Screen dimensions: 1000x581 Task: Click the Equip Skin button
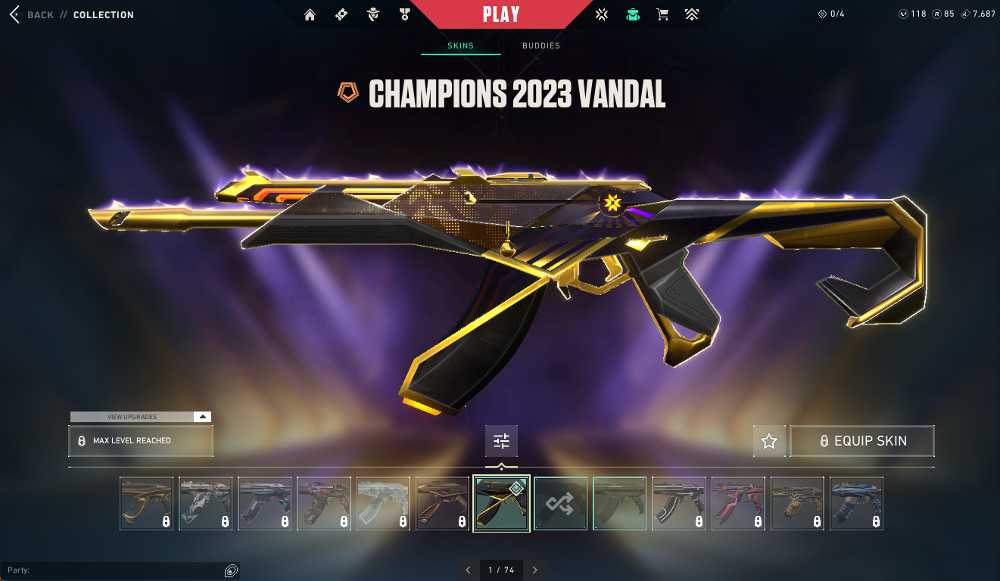click(862, 441)
